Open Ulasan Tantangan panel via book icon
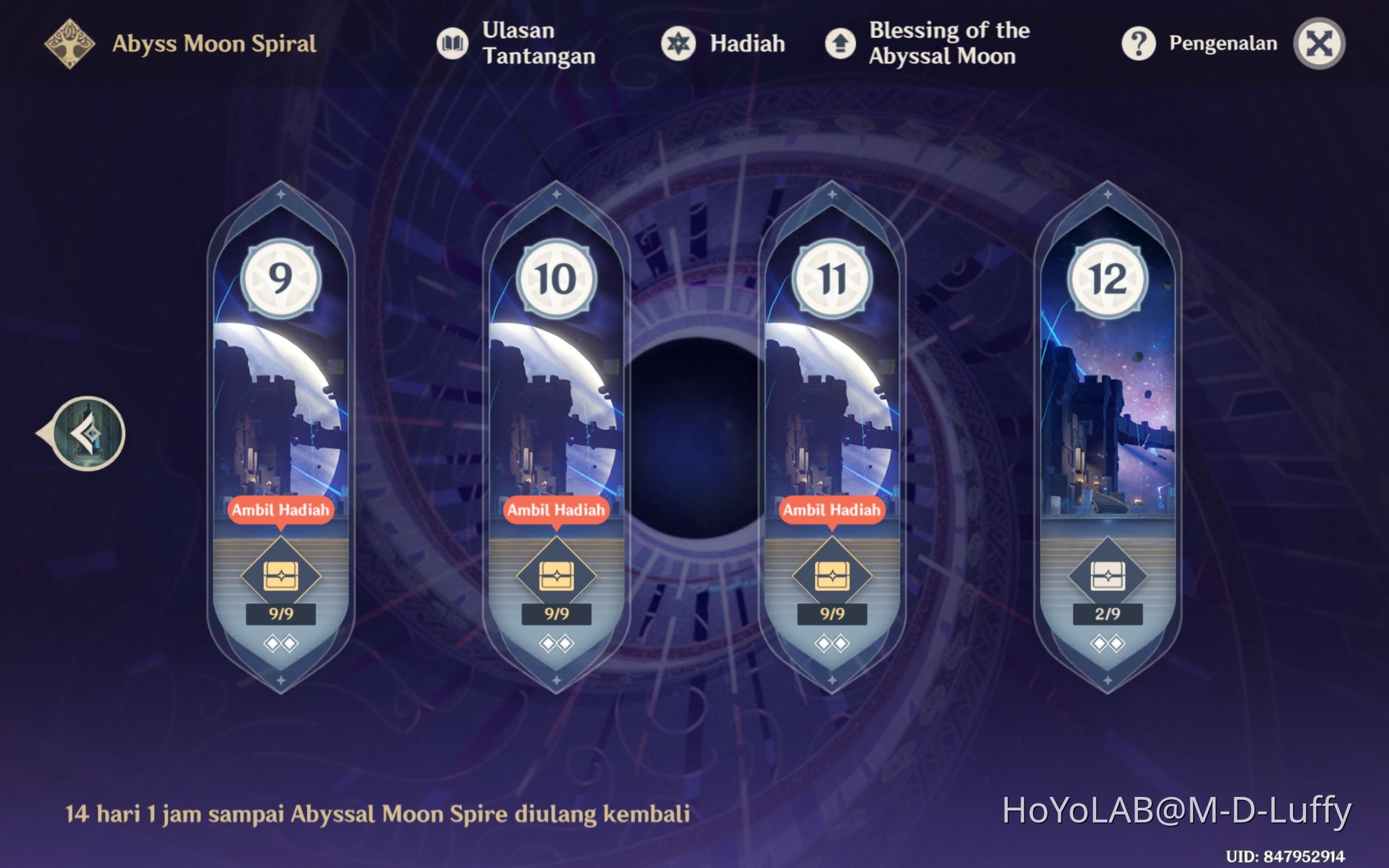 (453, 43)
